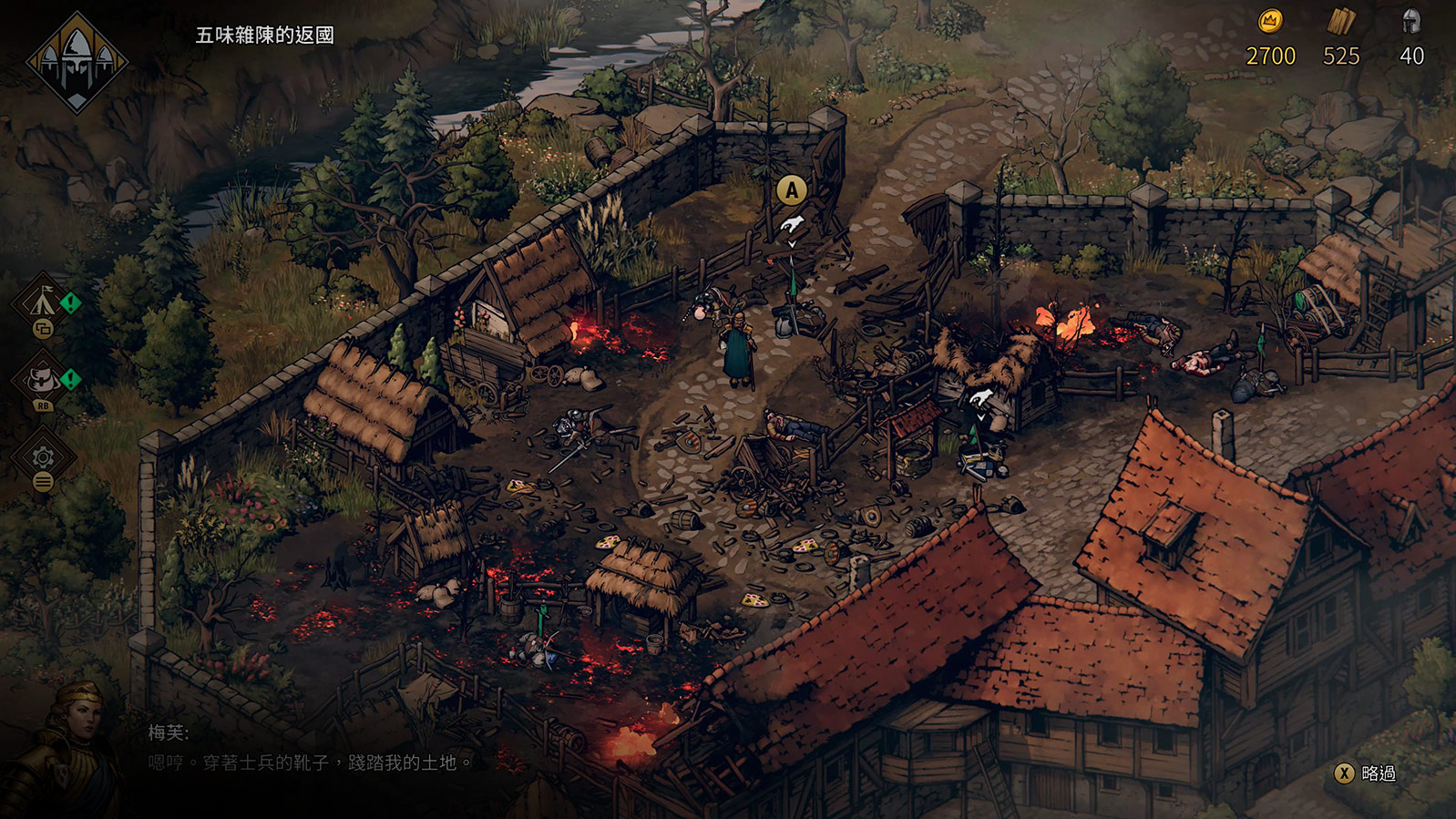
Task: Select the hand interaction marker under the A glyph
Action: pos(792,225)
